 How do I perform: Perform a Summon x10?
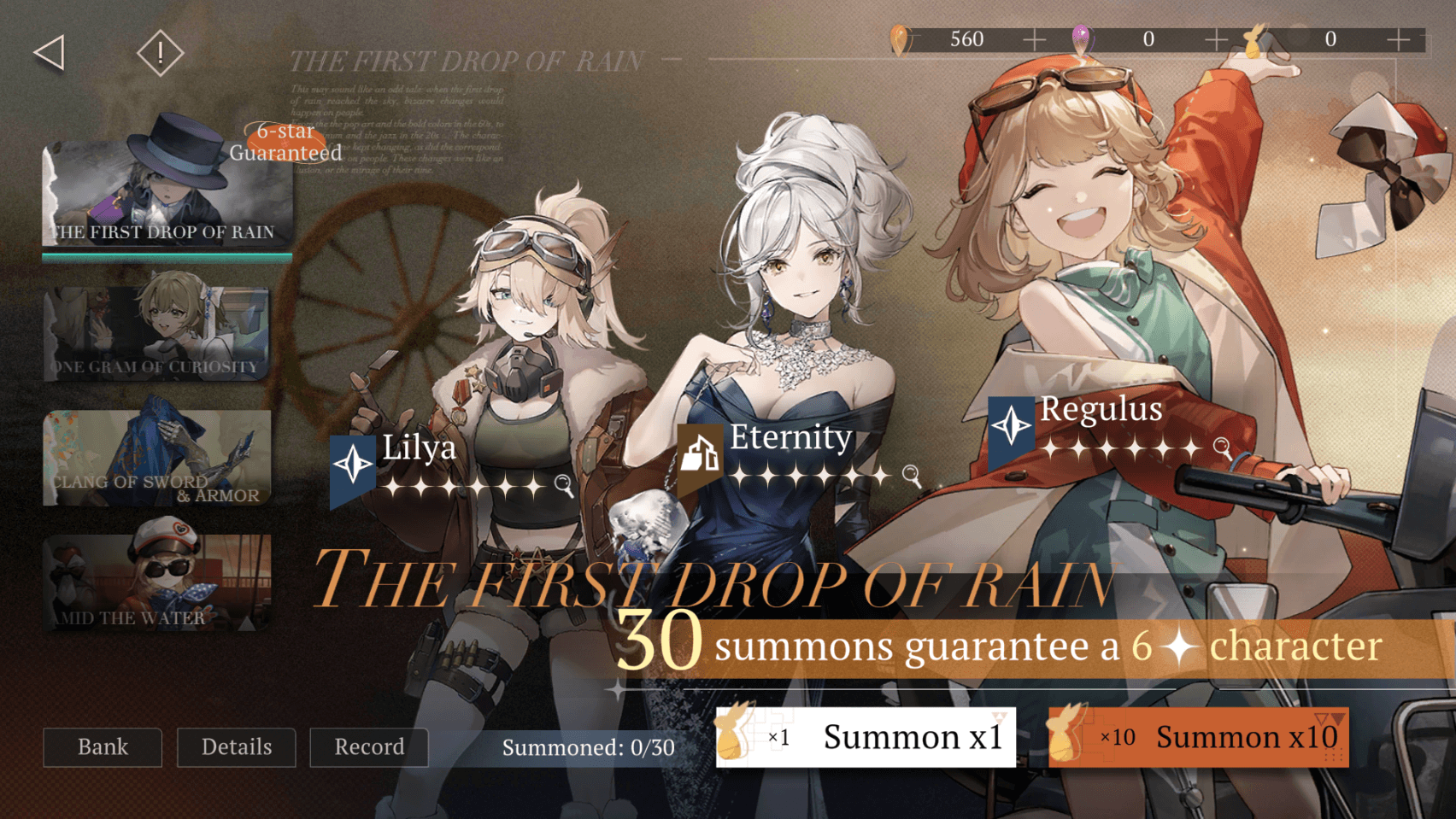(x=1198, y=737)
